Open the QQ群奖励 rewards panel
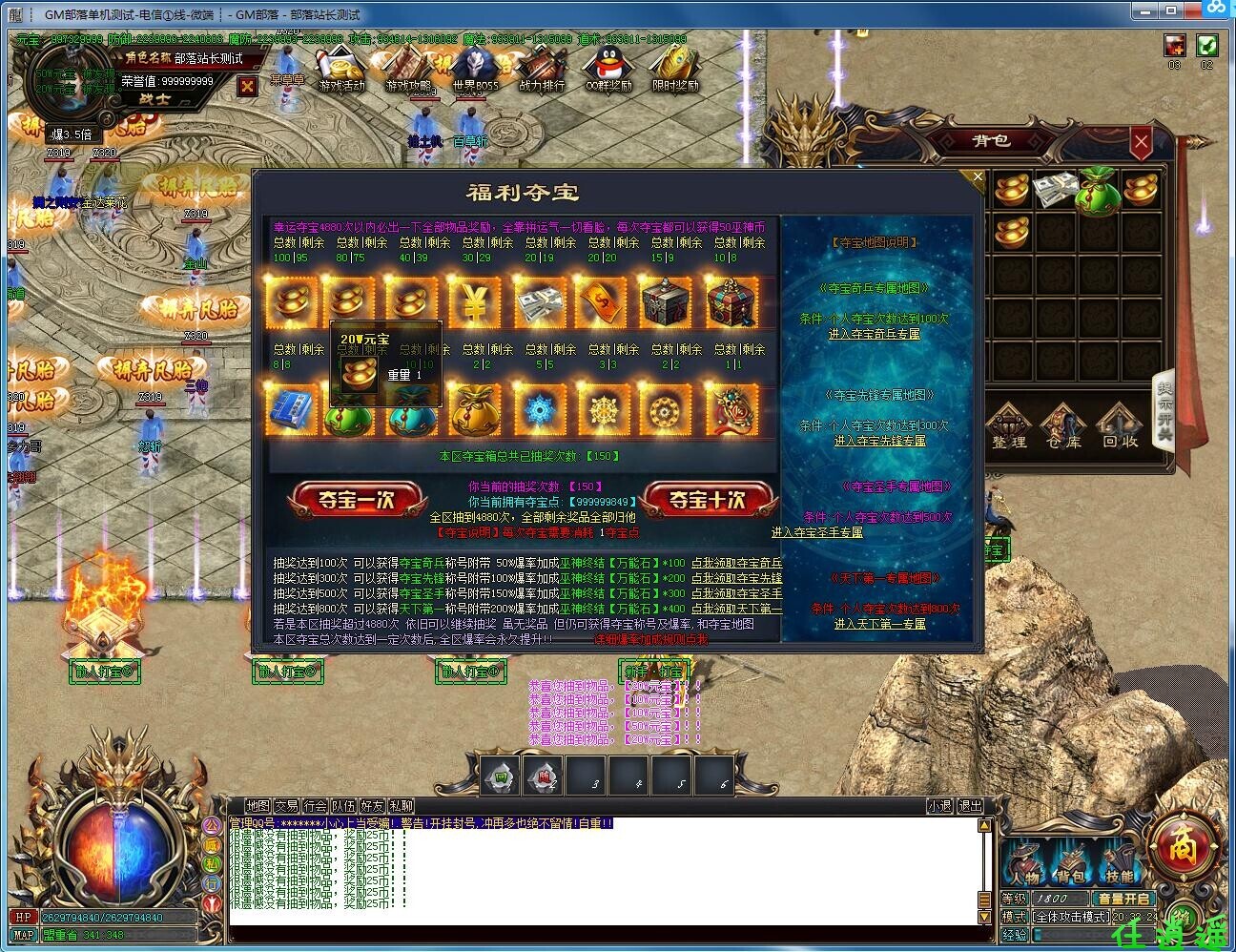 pos(608,69)
